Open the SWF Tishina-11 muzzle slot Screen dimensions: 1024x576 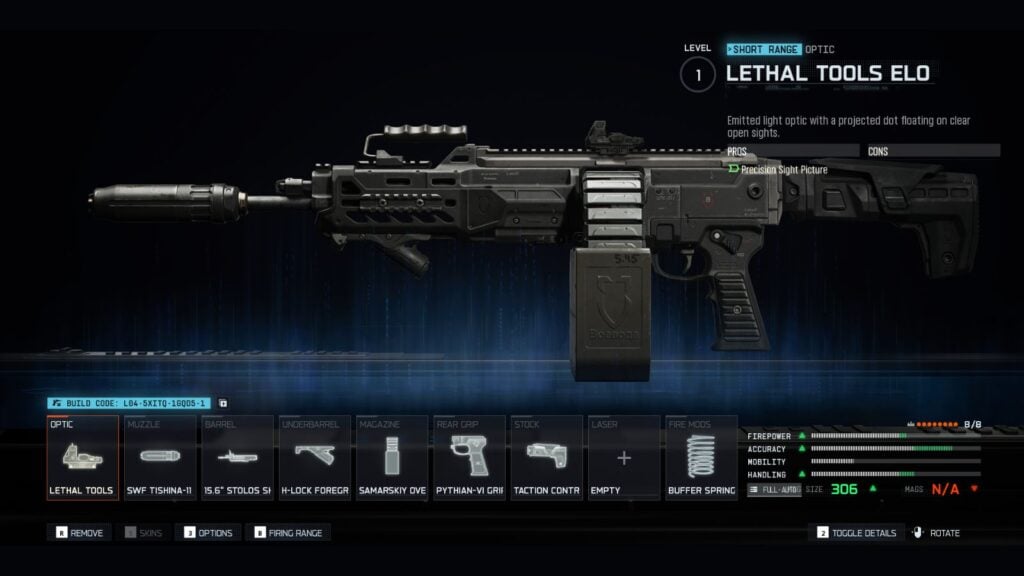pyautogui.click(x=160, y=458)
